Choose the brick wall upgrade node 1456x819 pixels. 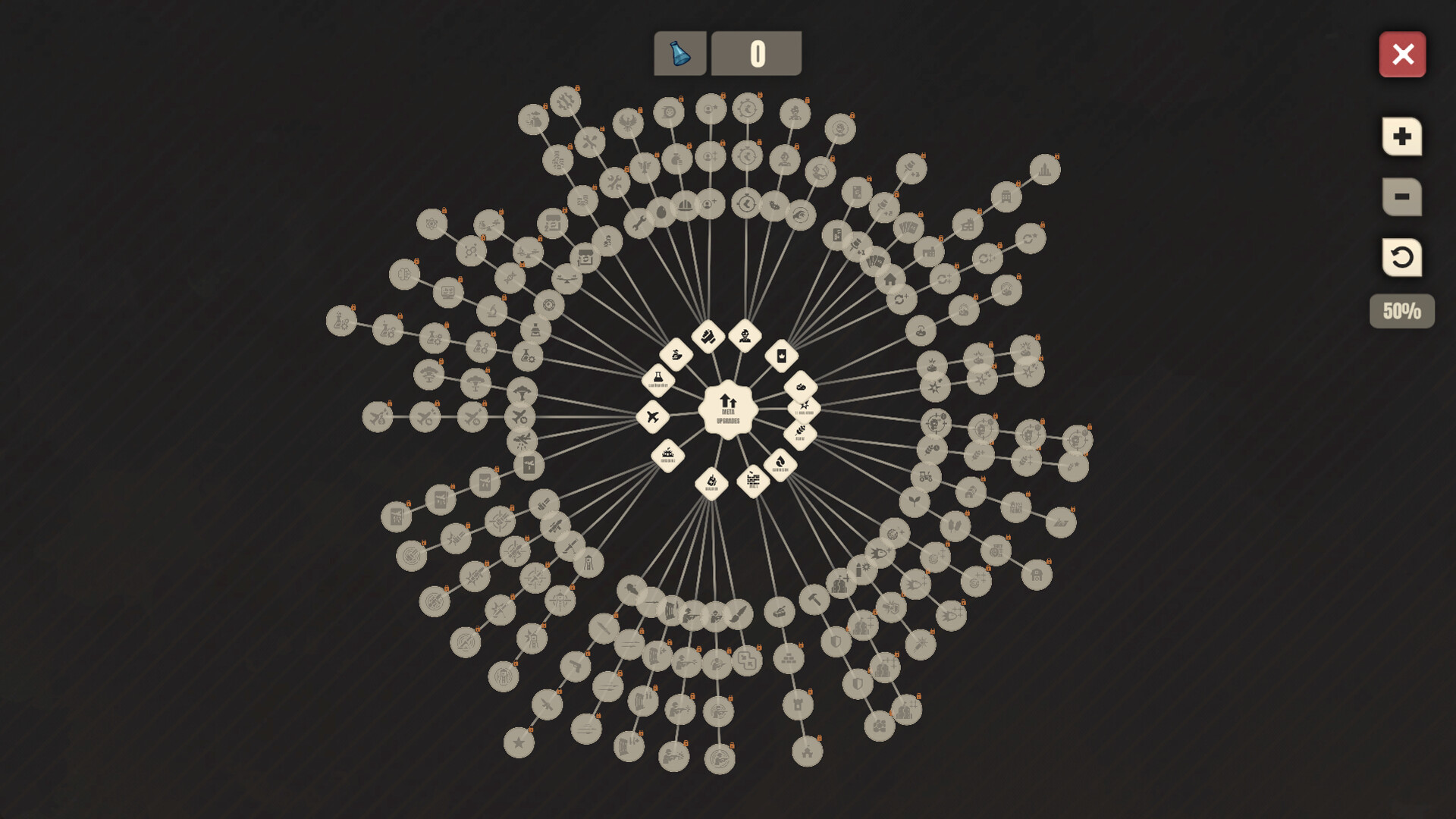click(753, 480)
